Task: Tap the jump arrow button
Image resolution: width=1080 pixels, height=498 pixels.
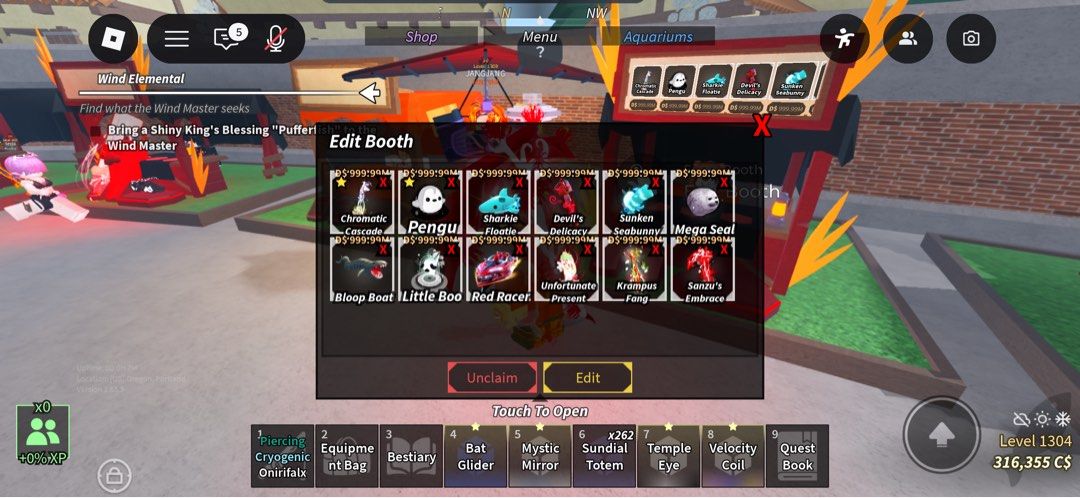Action: click(x=940, y=435)
